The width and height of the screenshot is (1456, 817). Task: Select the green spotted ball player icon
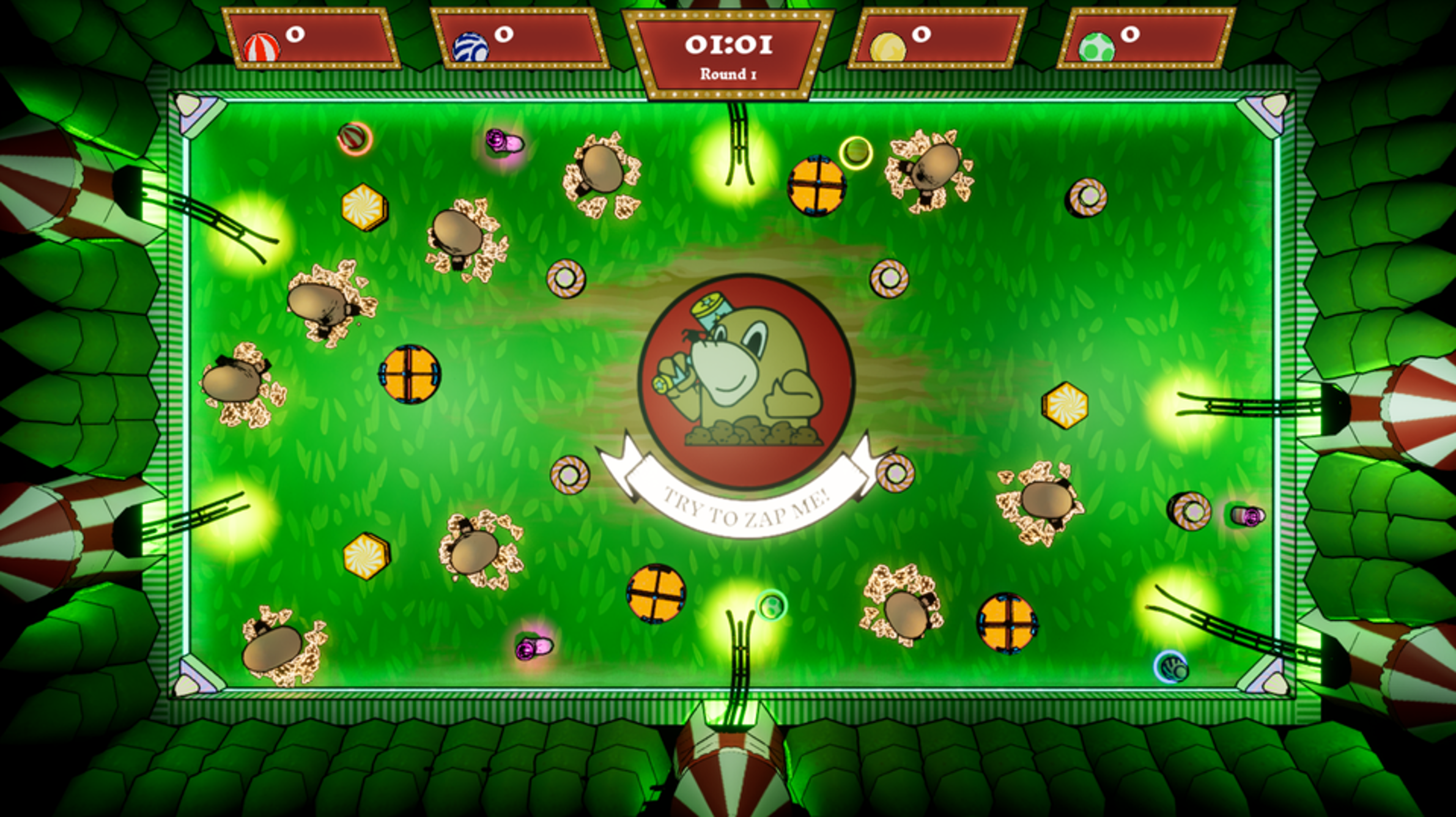tap(1096, 48)
